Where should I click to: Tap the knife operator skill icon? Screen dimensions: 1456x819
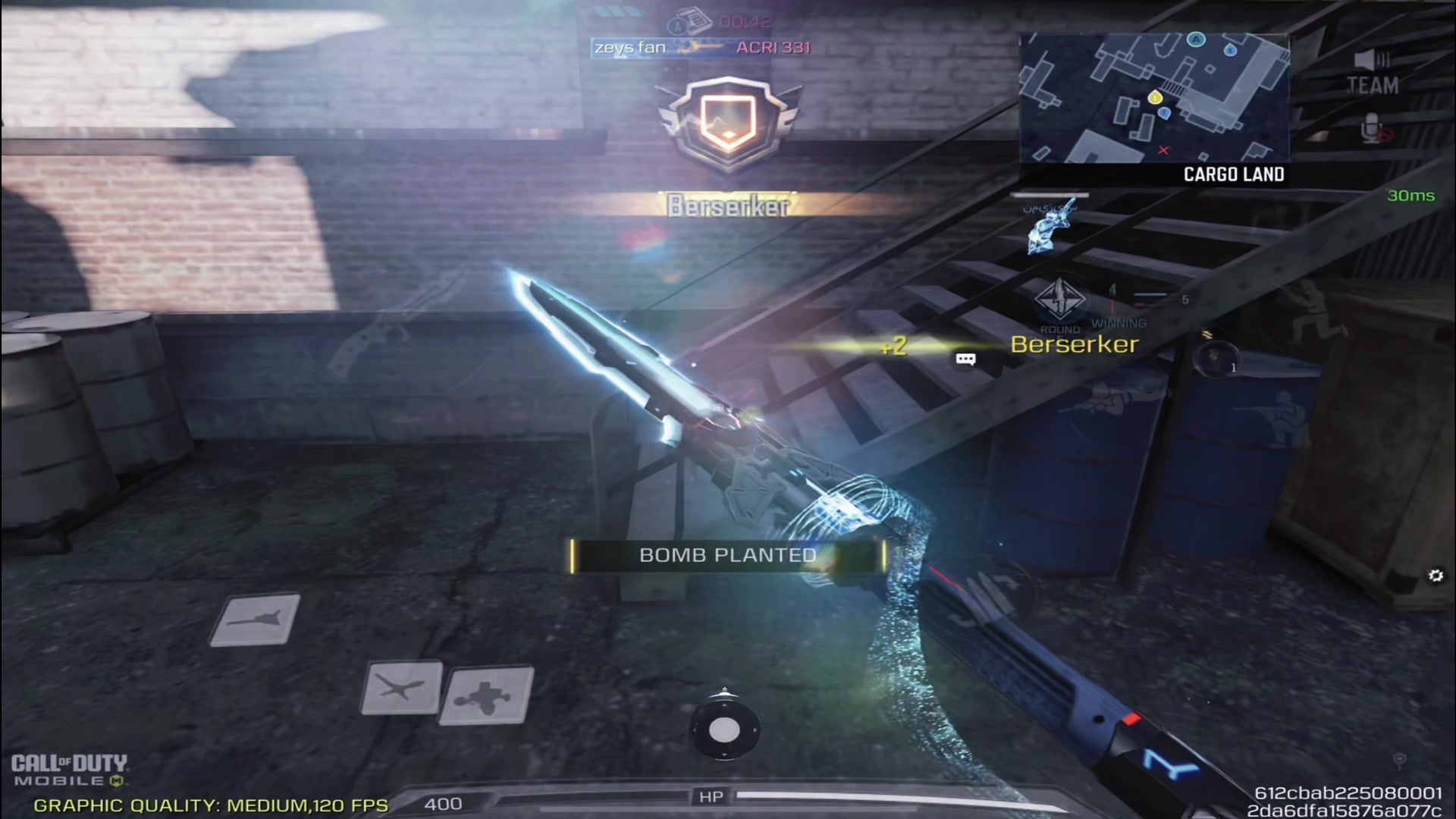point(1050,225)
